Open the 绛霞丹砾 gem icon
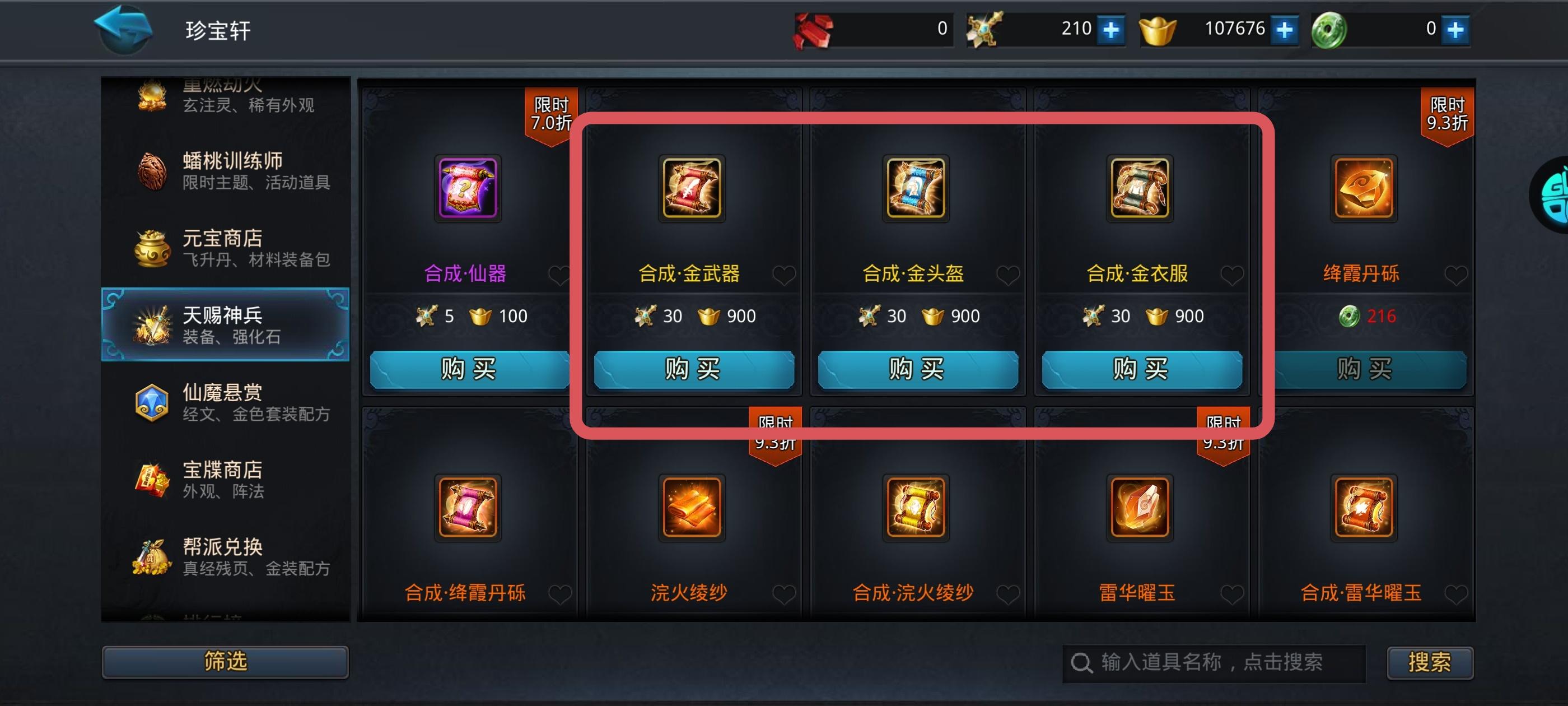 (1365, 189)
